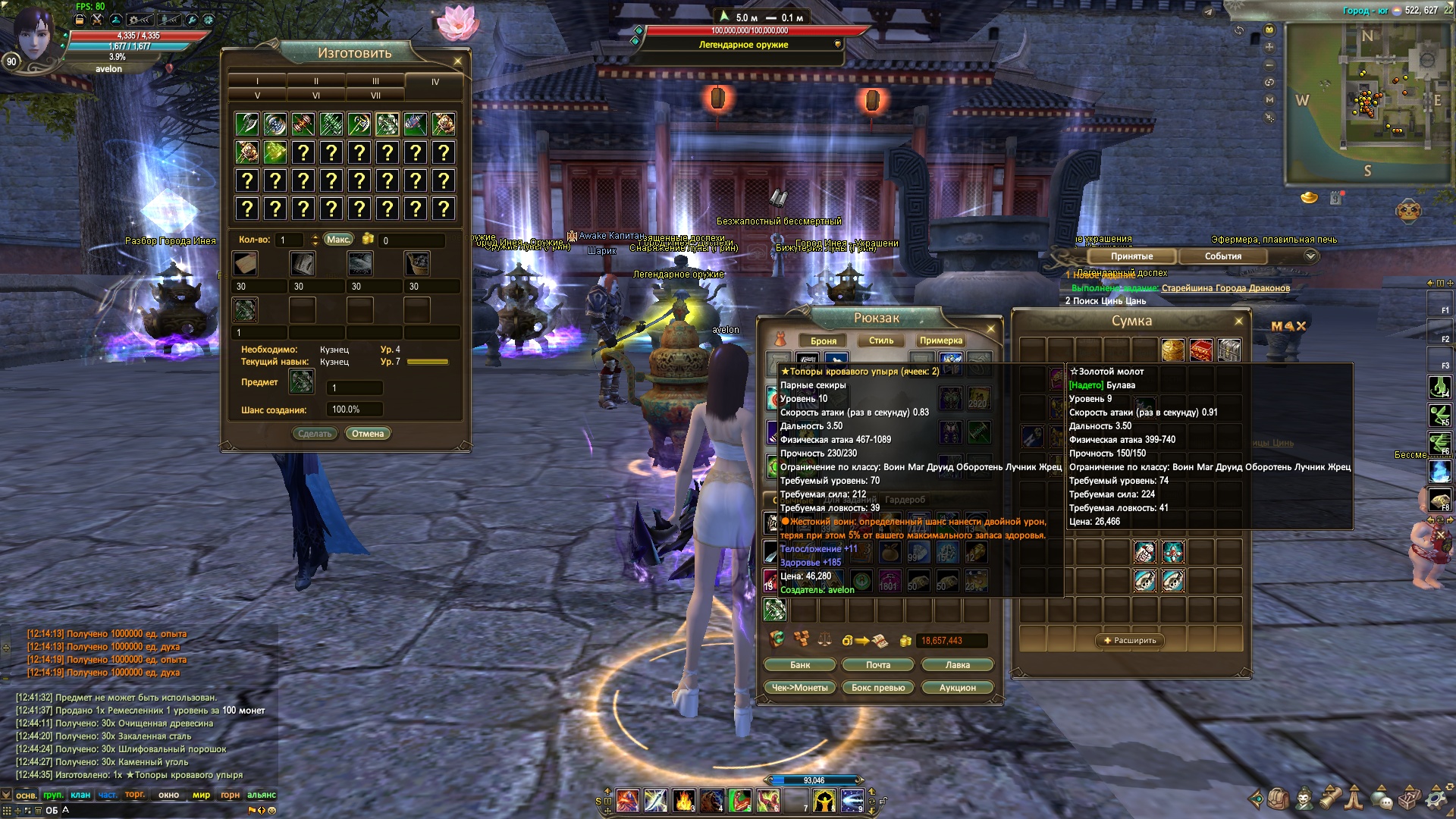The image size is (1456, 819).
Task: Open the Примерка fitting tab
Action: [940, 340]
